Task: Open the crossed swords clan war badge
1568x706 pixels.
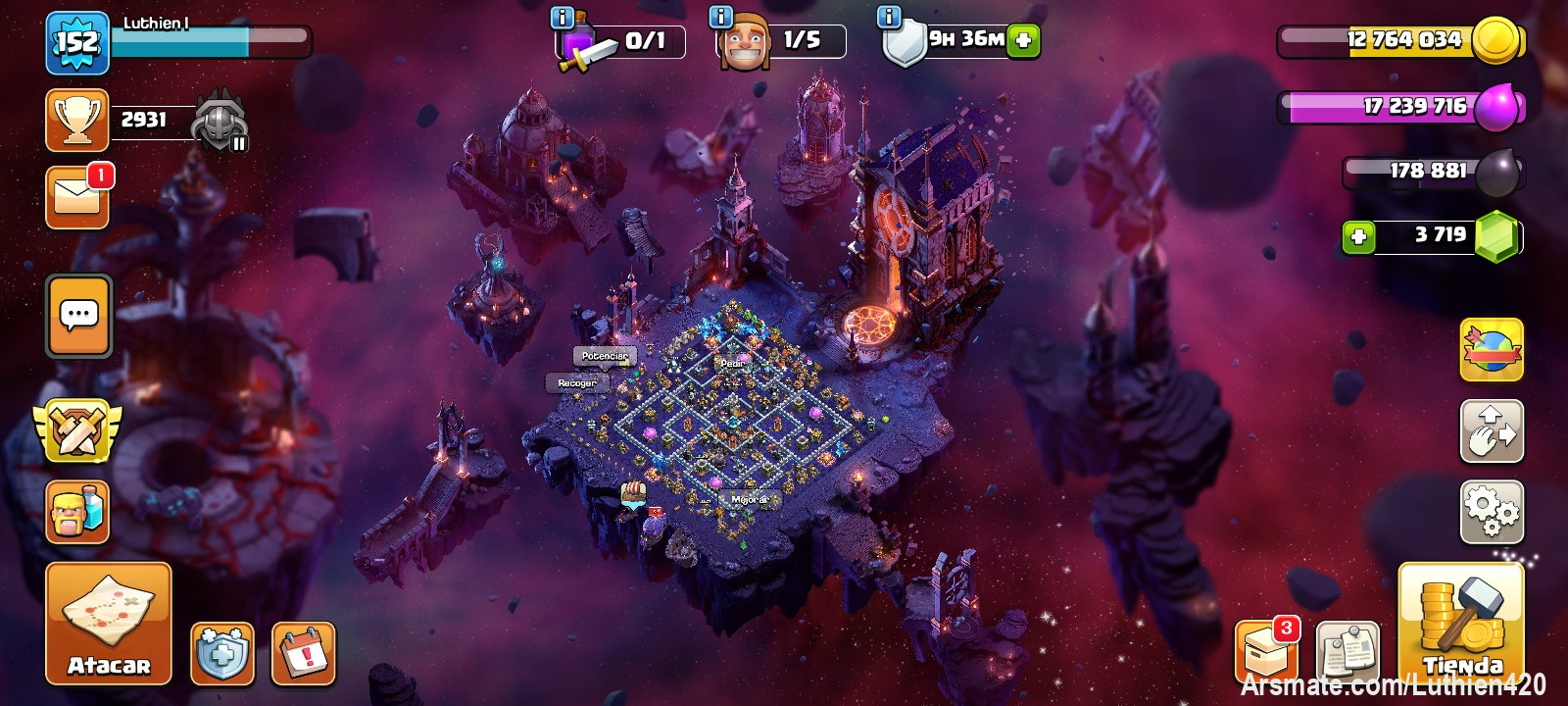Action: tap(77, 429)
